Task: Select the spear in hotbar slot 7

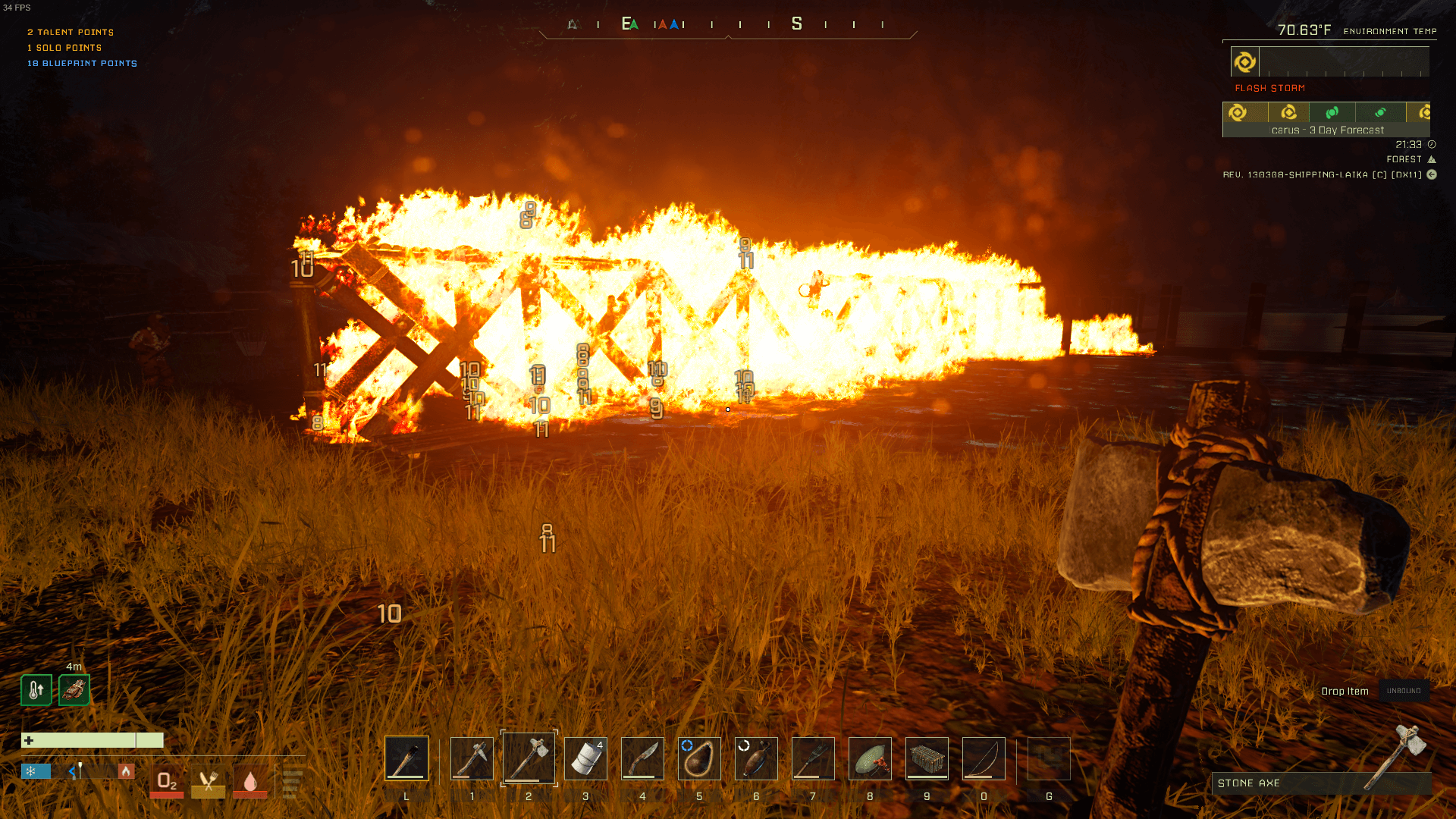Action: 813,758
